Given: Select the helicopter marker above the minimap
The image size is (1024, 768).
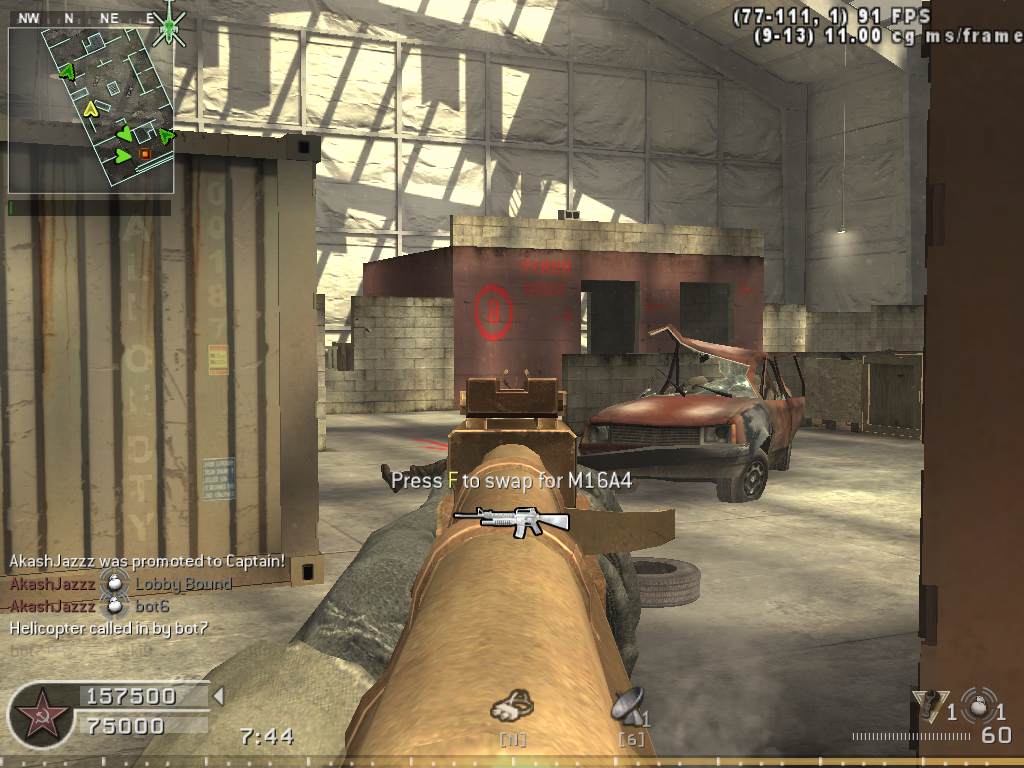Looking at the screenshot, I should [x=170, y=24].
